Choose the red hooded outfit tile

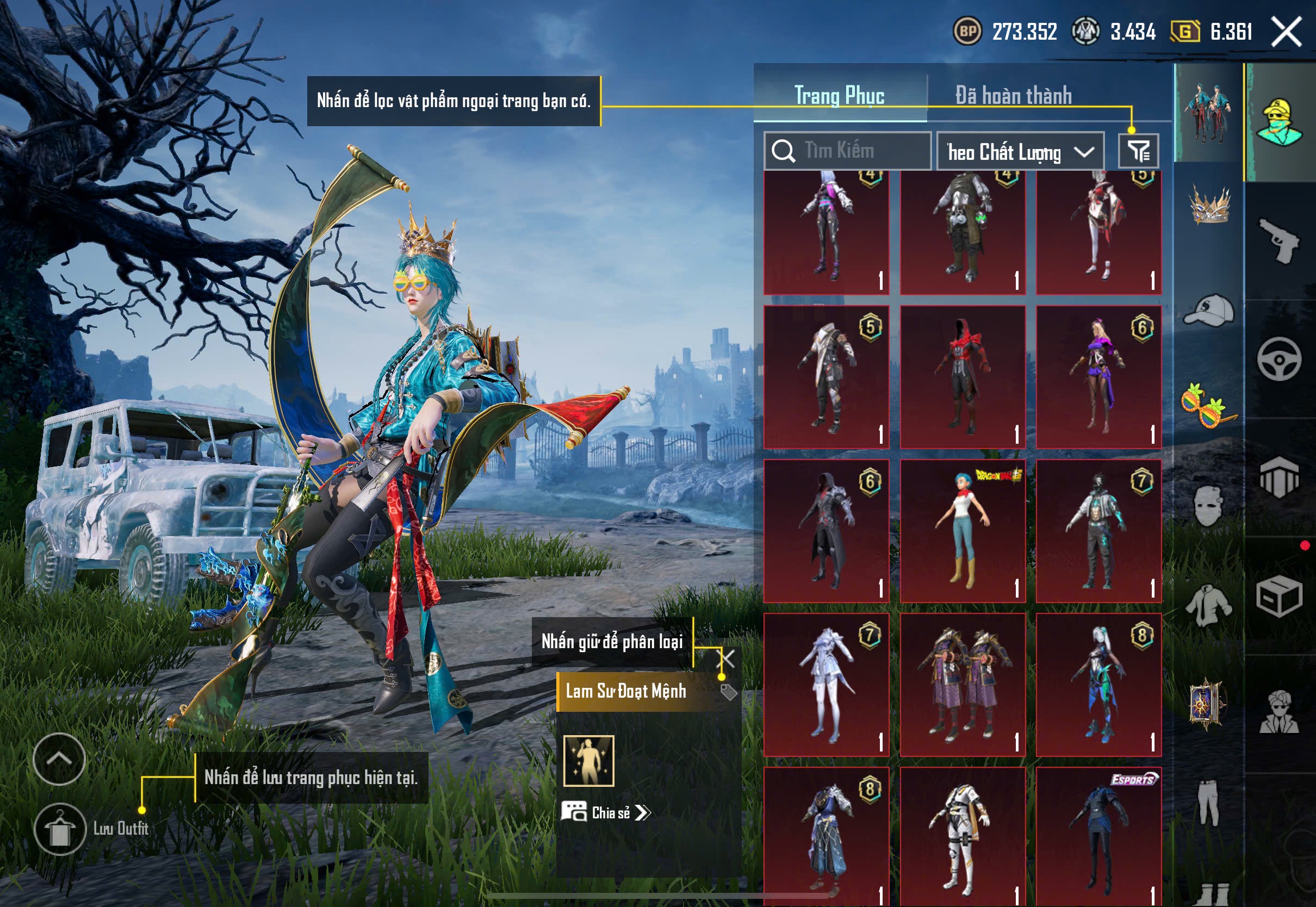[963, 377]
